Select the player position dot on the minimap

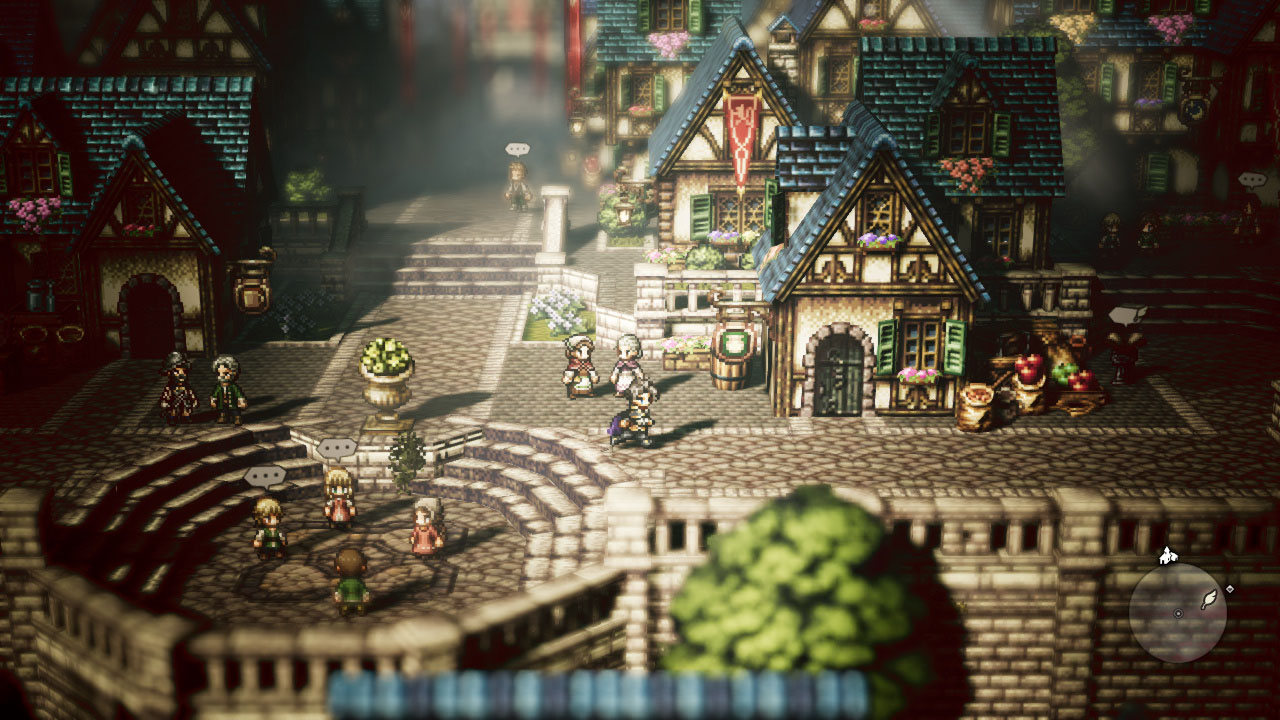1178,613
